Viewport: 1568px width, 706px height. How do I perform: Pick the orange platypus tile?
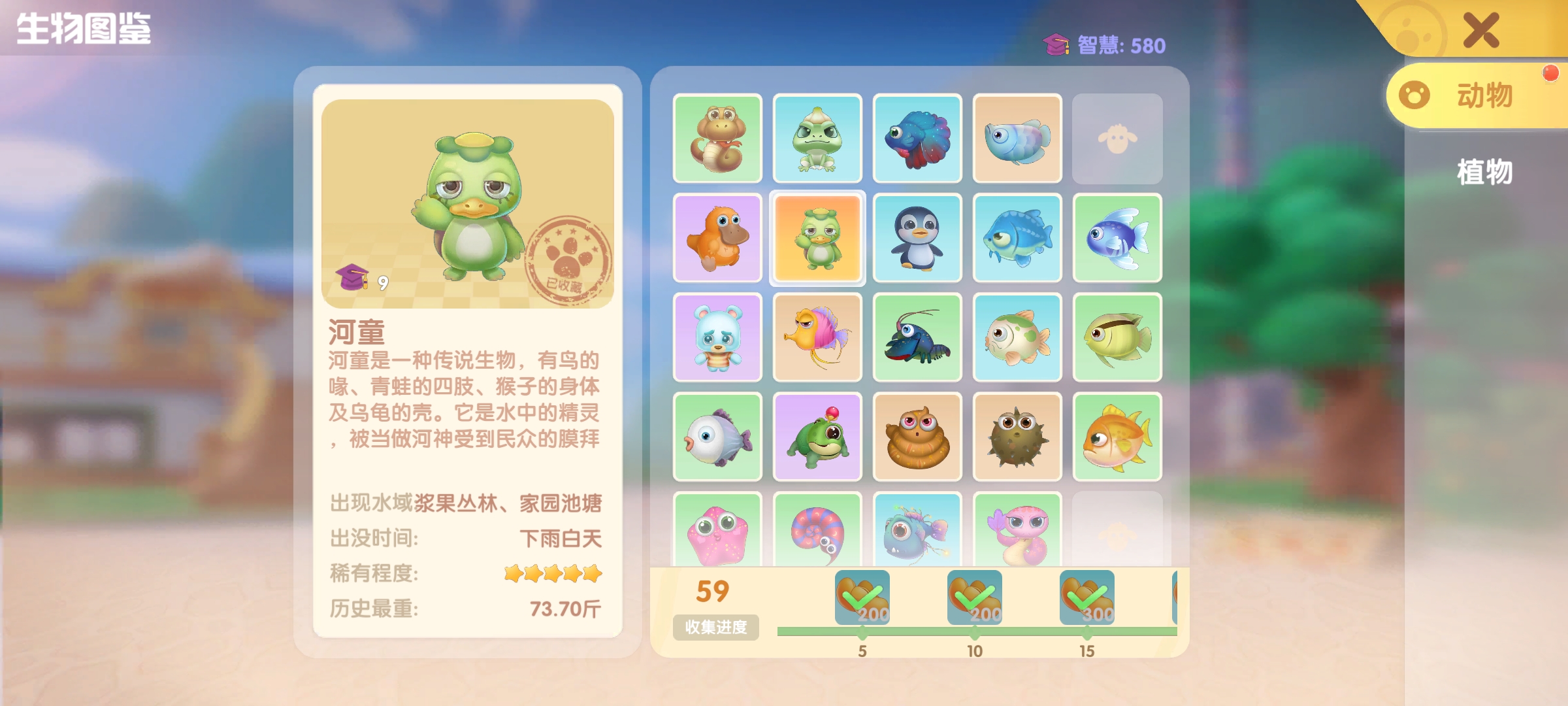(x=717, y=239)
